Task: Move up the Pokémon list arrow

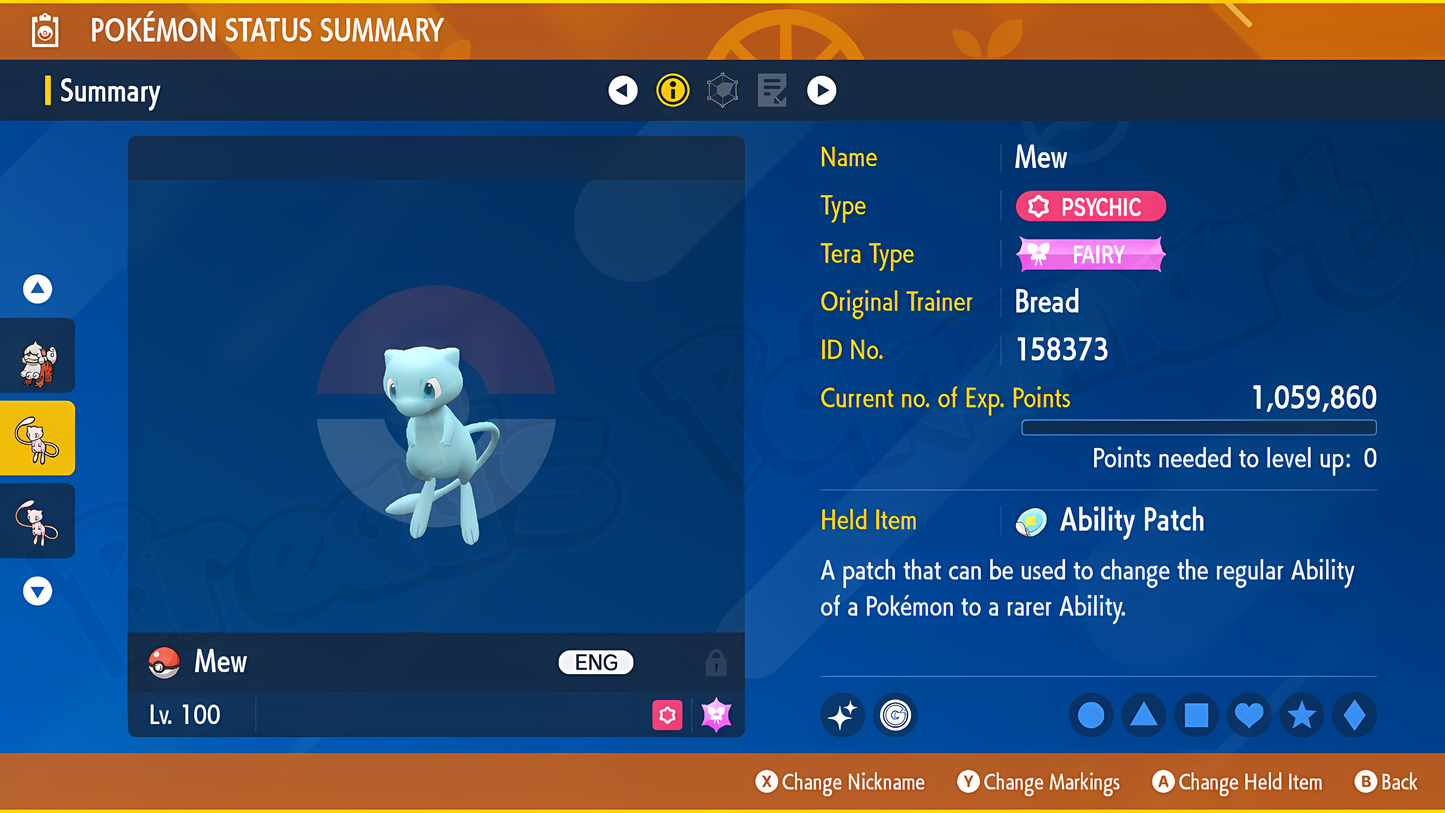Action: tap(38, 289)
